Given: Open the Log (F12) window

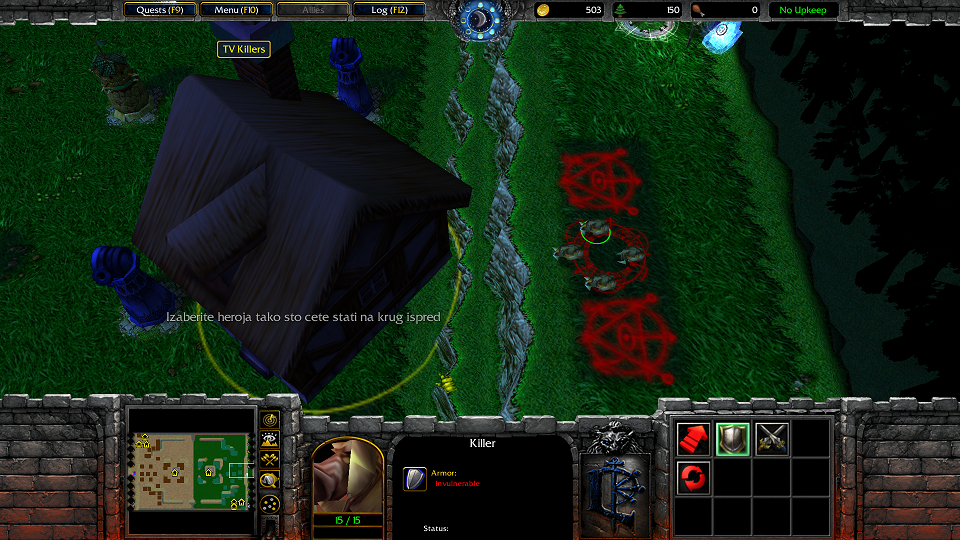Looking at the screenshot, I should [389, 10].
